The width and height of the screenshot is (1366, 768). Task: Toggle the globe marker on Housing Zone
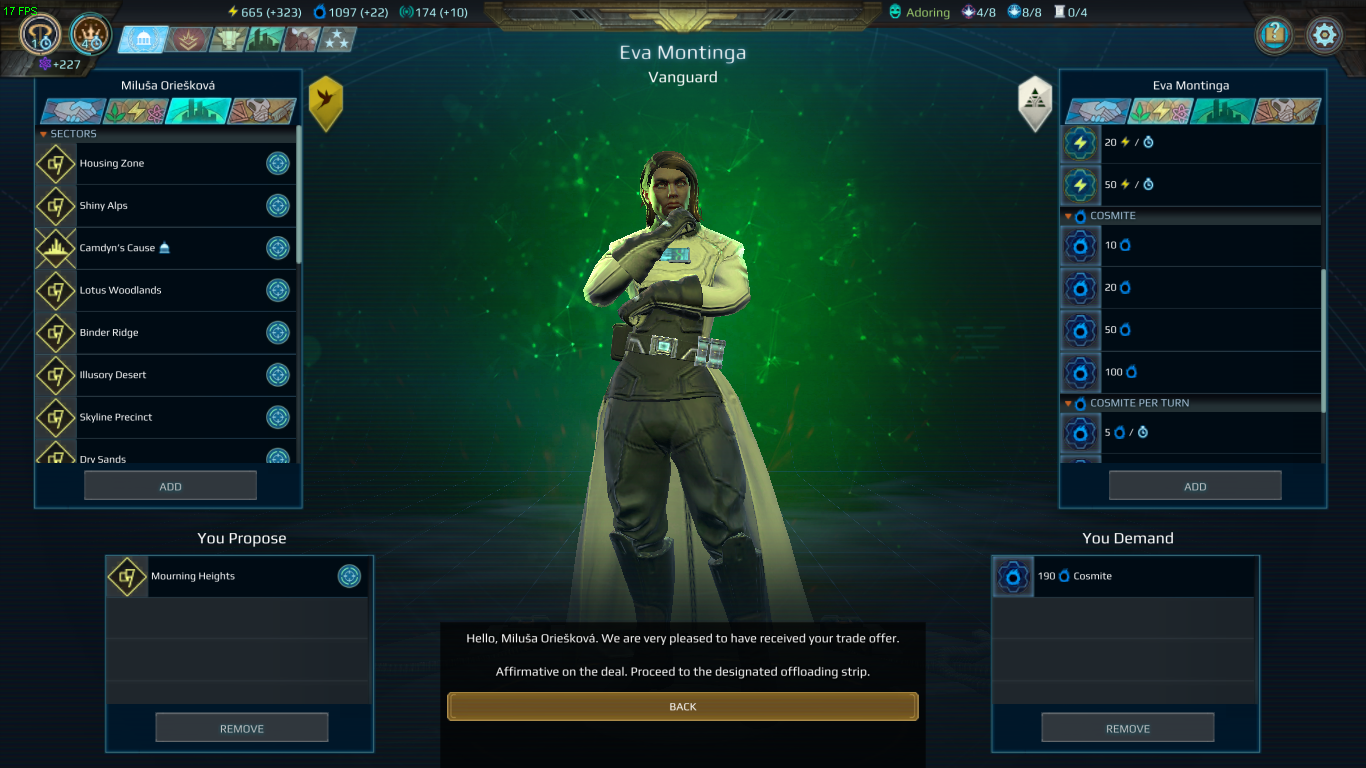click(x=278, y=163)
